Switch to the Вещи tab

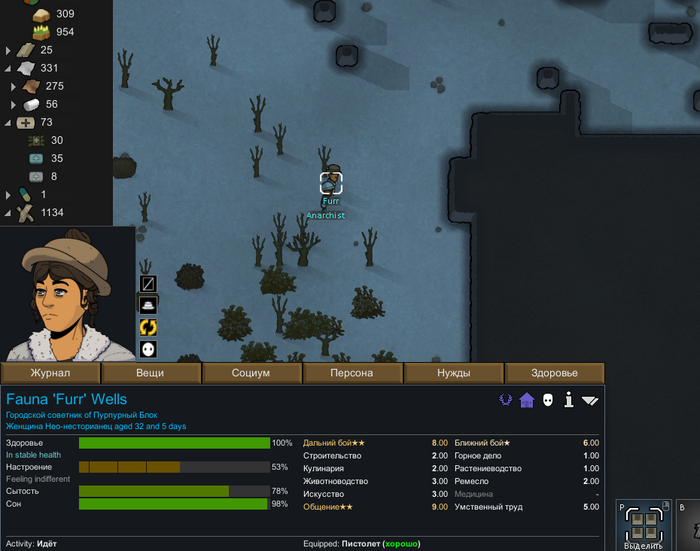coord(150,373)
